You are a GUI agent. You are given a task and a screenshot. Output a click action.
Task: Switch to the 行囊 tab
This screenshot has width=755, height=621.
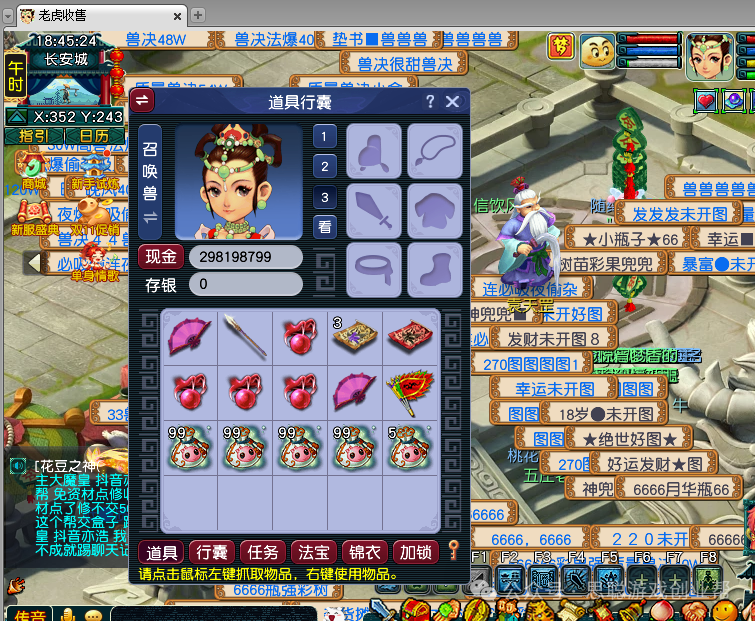point(212,551)
